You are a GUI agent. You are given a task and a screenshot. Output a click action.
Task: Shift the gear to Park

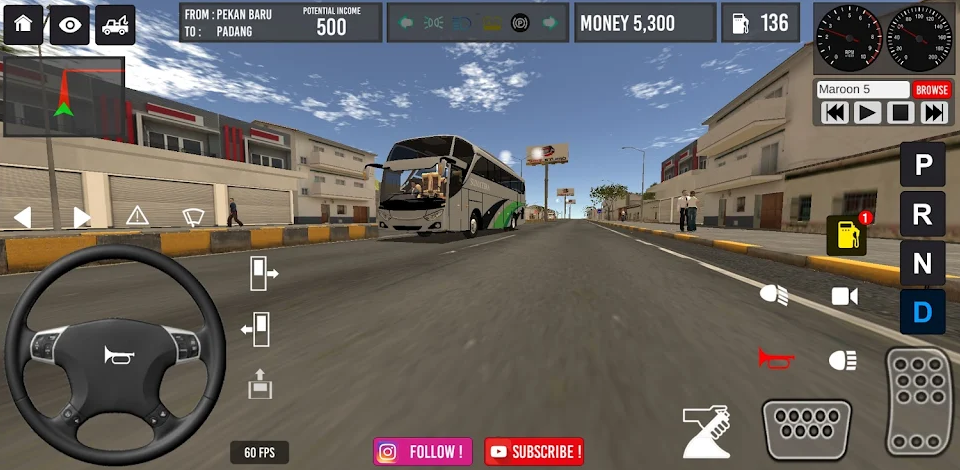[x=922, y=164]
